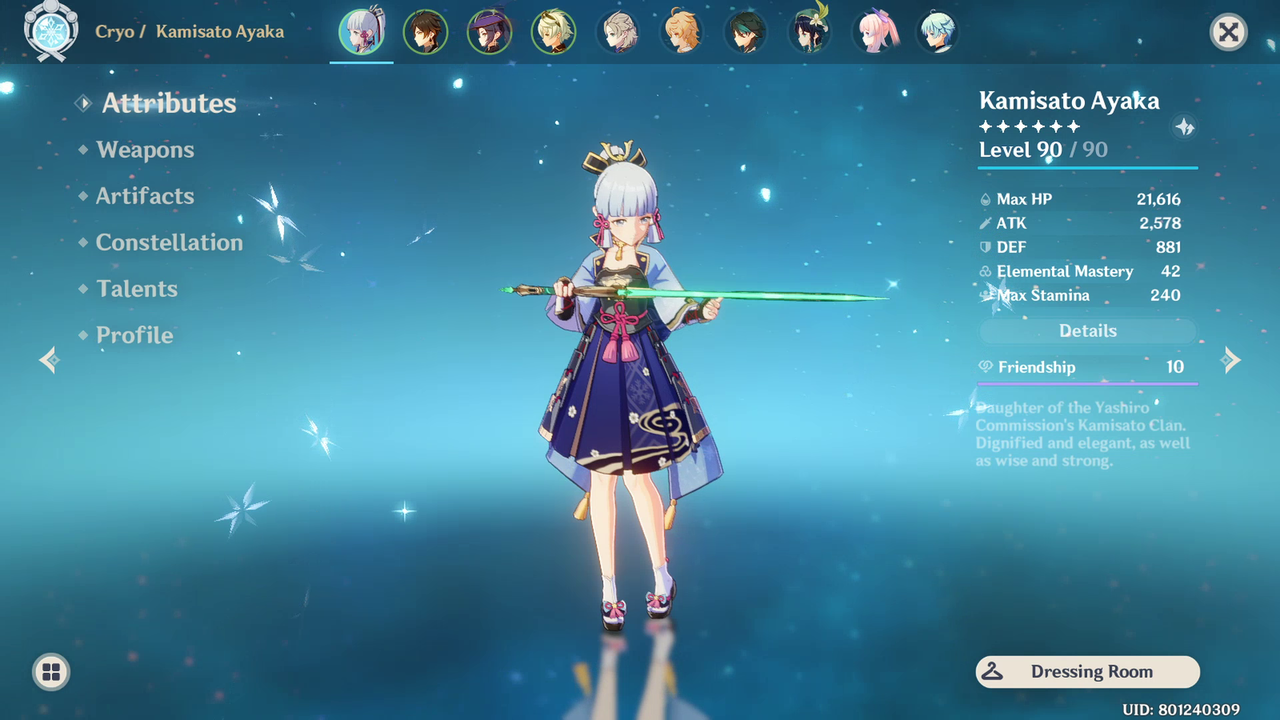Switch to next character with right arrow
1280x720 pixels.
1232,360
